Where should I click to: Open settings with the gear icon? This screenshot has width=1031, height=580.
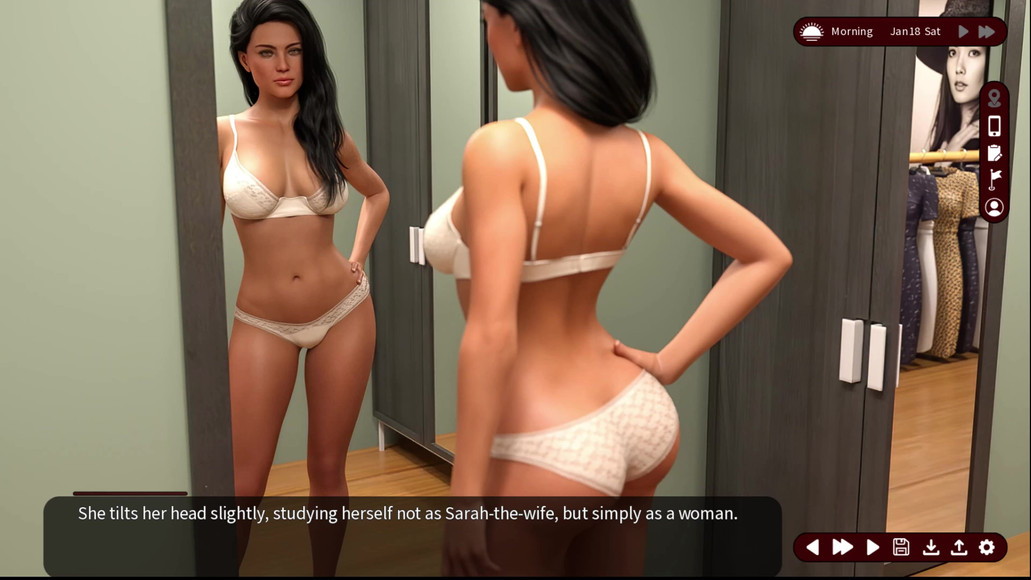tap(987, 547)
